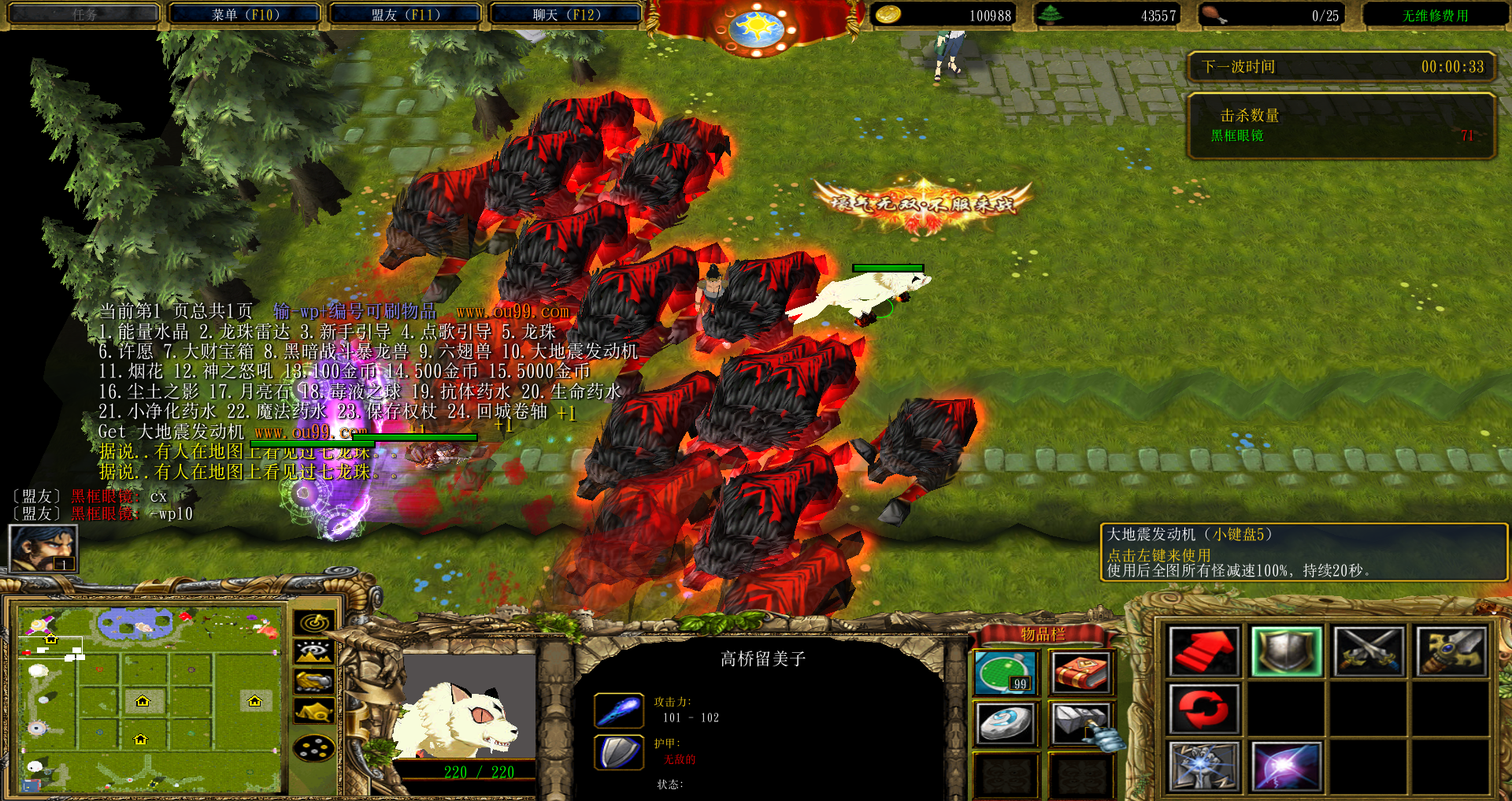Choose the shield hold position command
Viewport: 1512px width, 801px height.
1286,651
